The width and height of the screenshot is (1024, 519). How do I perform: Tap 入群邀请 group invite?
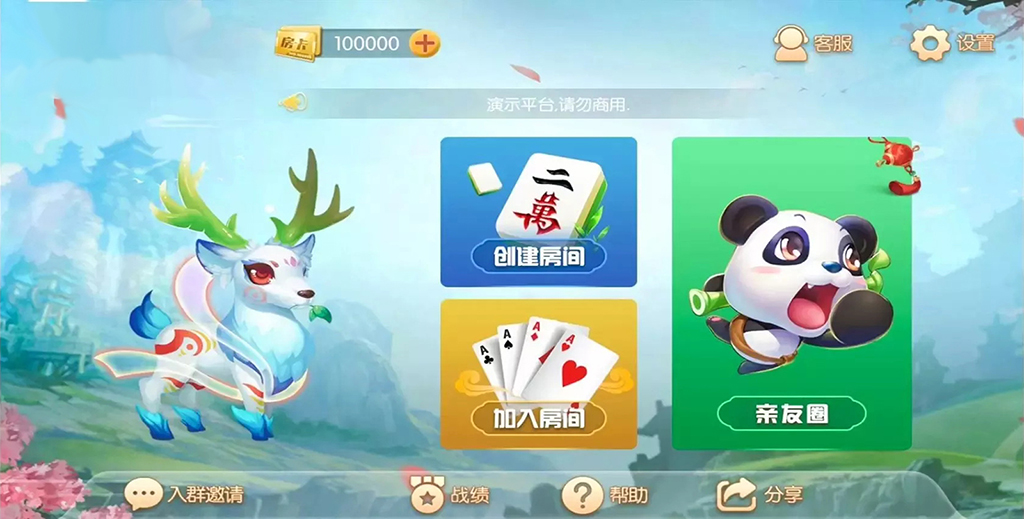[x=184, y=495]
